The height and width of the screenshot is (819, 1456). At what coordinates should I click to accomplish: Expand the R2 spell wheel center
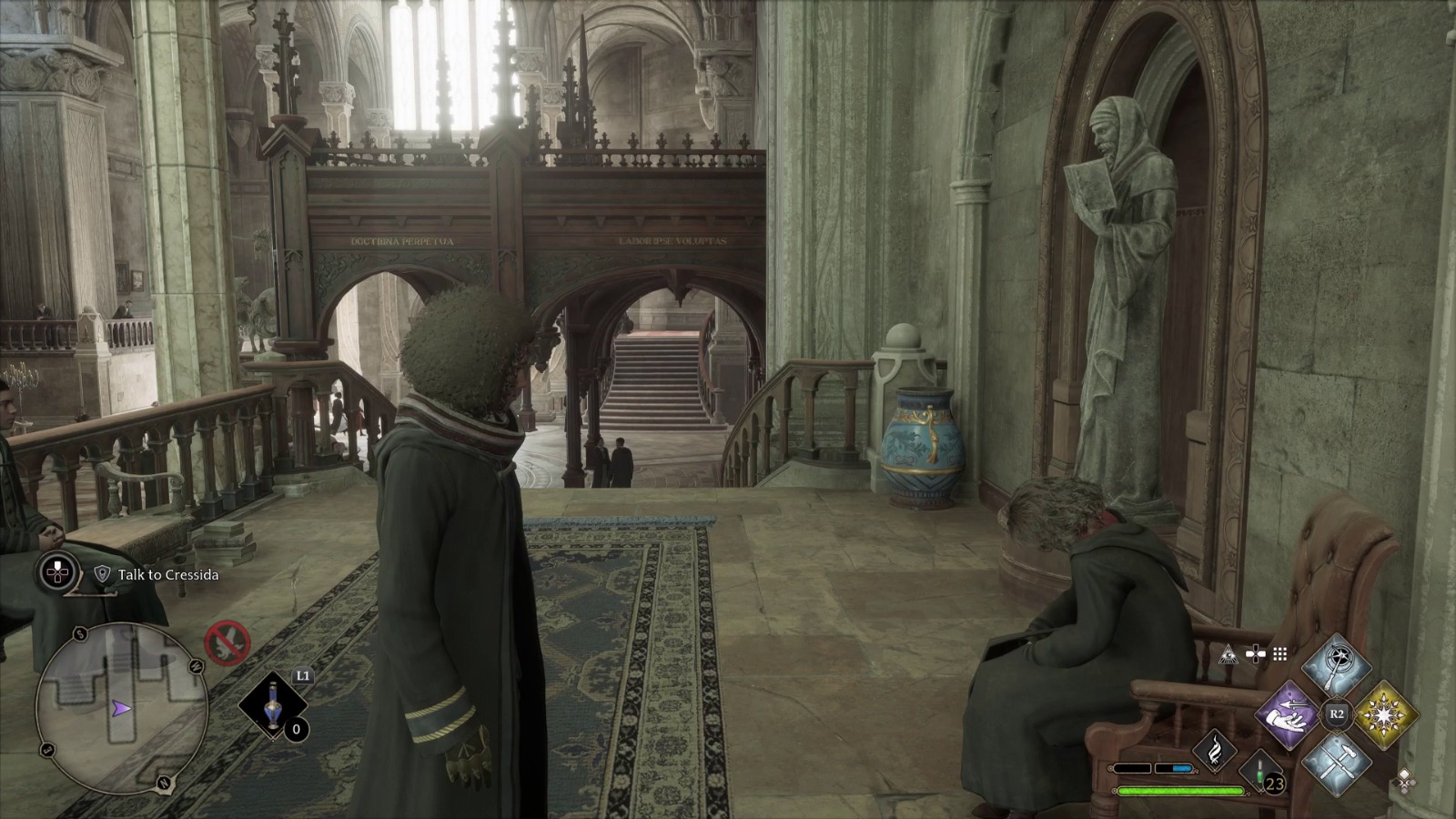point(1336,712)
